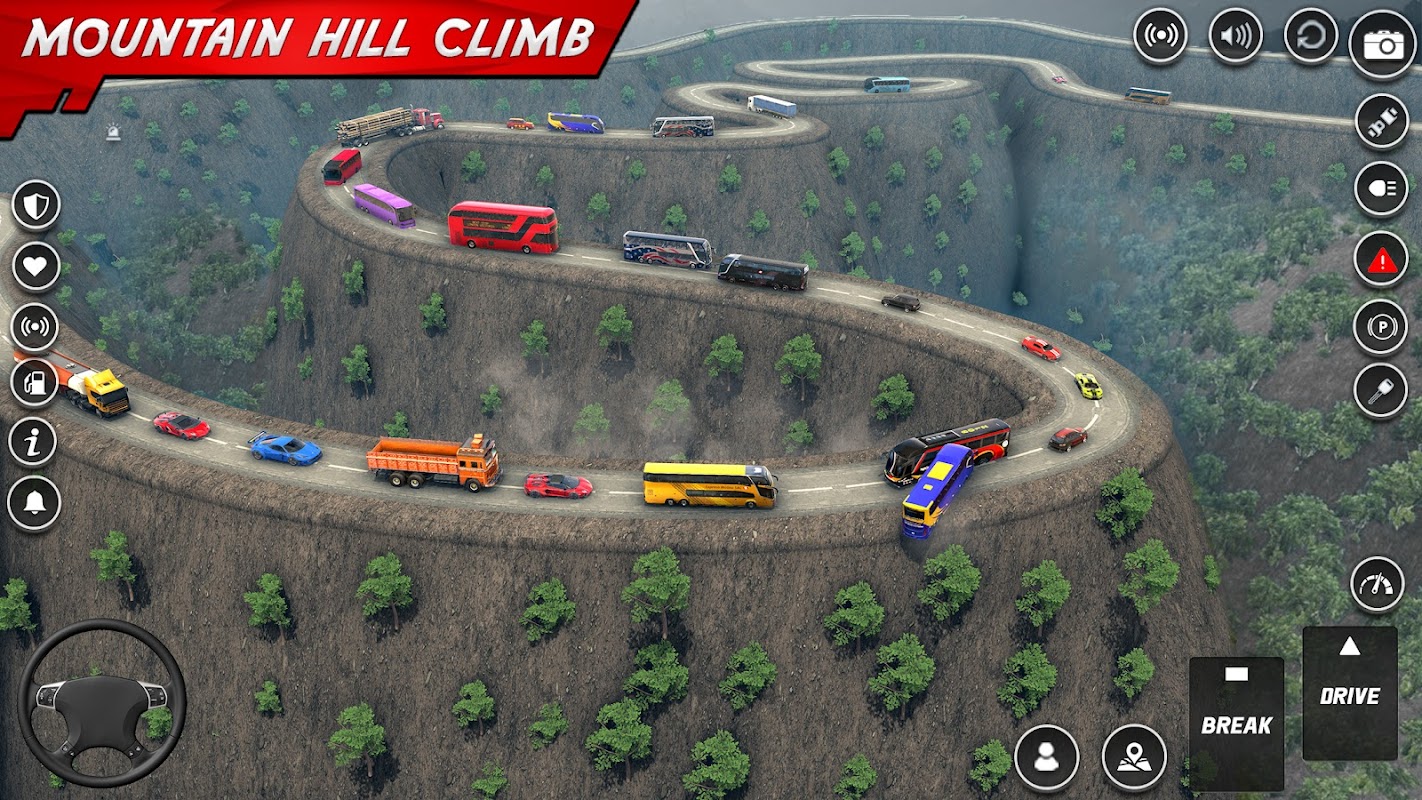Open the fuel pump icon
Viewport: 1422px width, 800px height.
point(34,383)
